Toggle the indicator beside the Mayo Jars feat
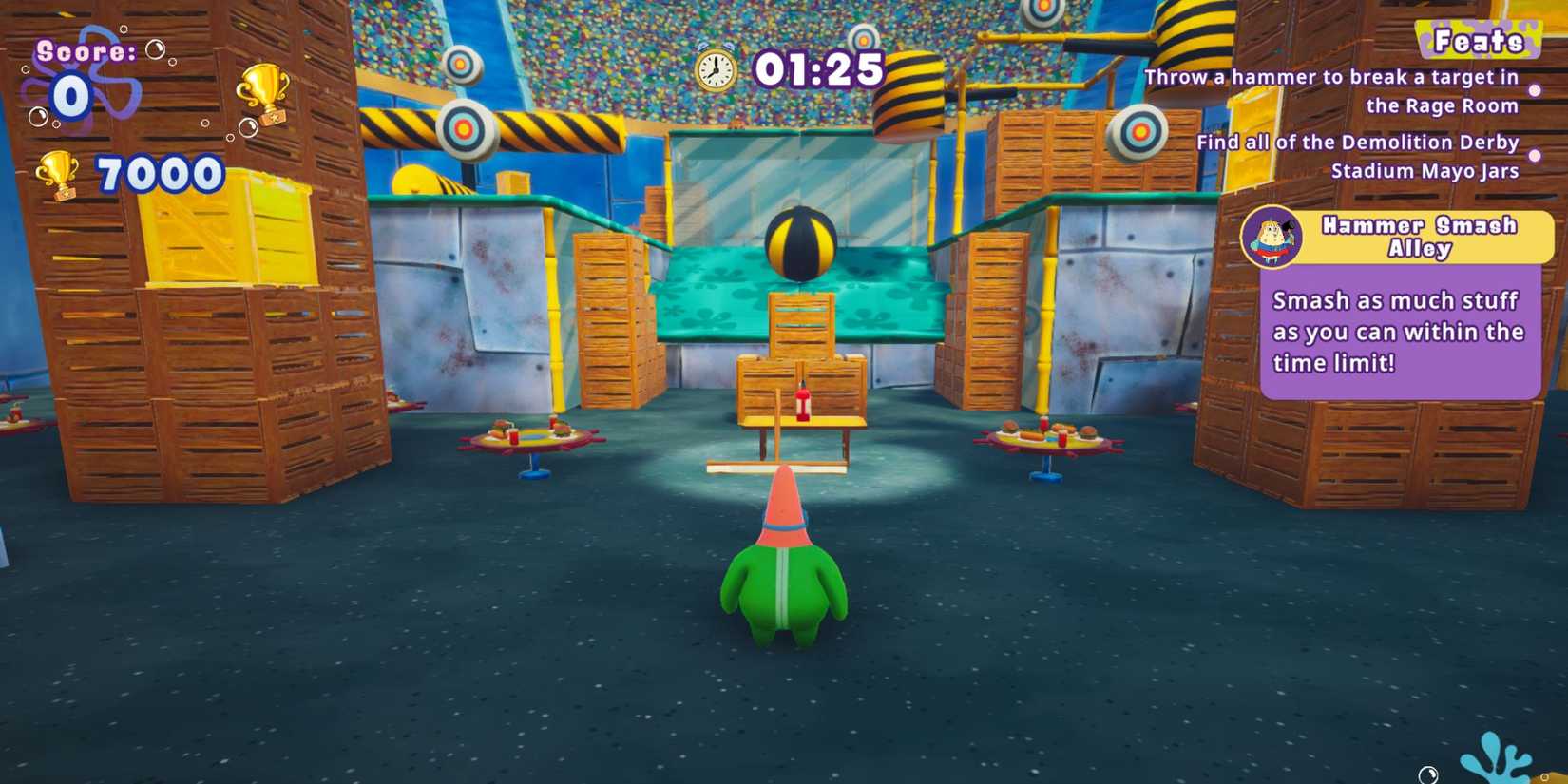The image size is (1568, 784). pyautogui.click(x=1533, y=157)
